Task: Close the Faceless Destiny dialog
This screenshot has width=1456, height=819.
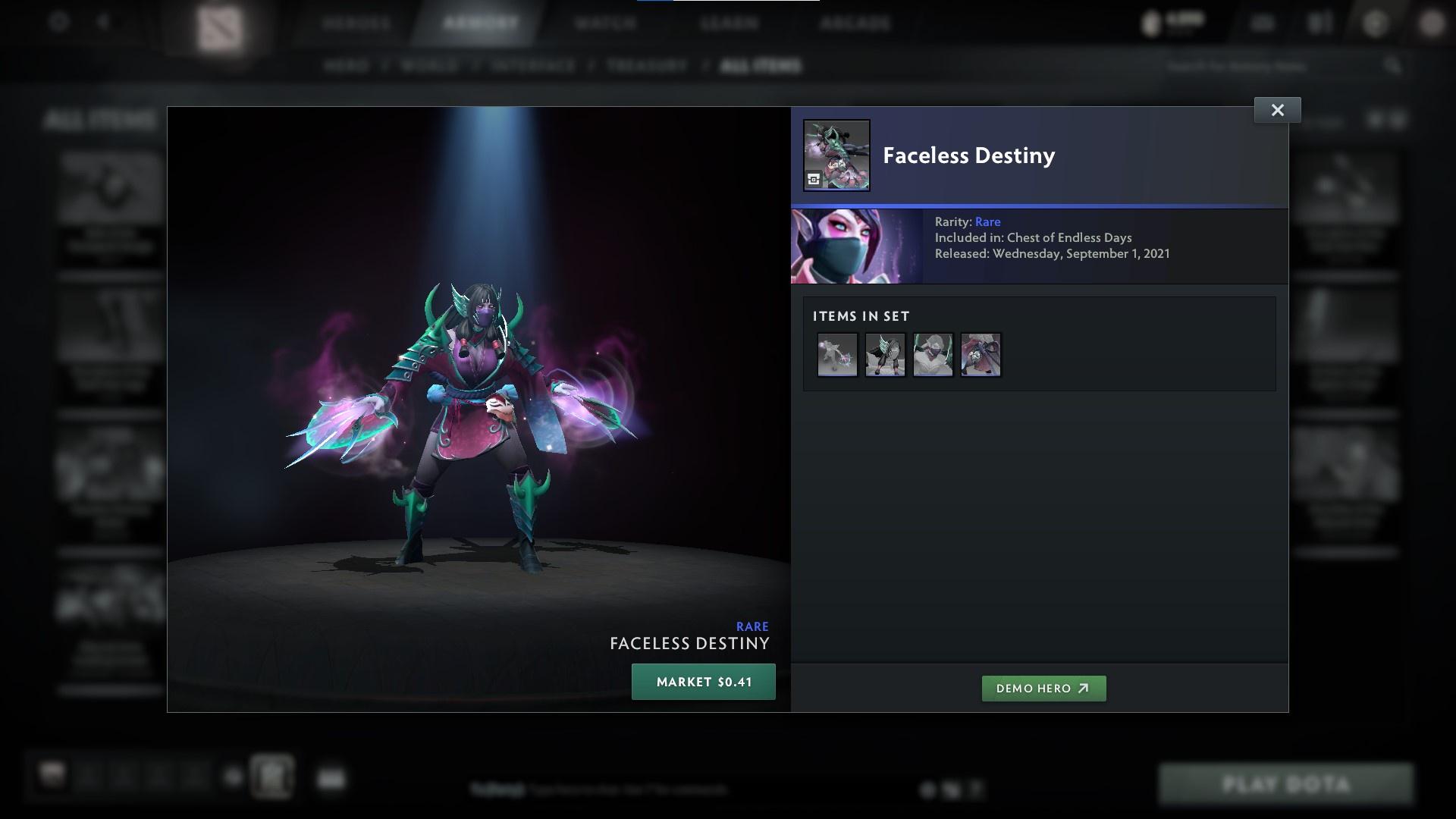Action: click(1277, 109)
